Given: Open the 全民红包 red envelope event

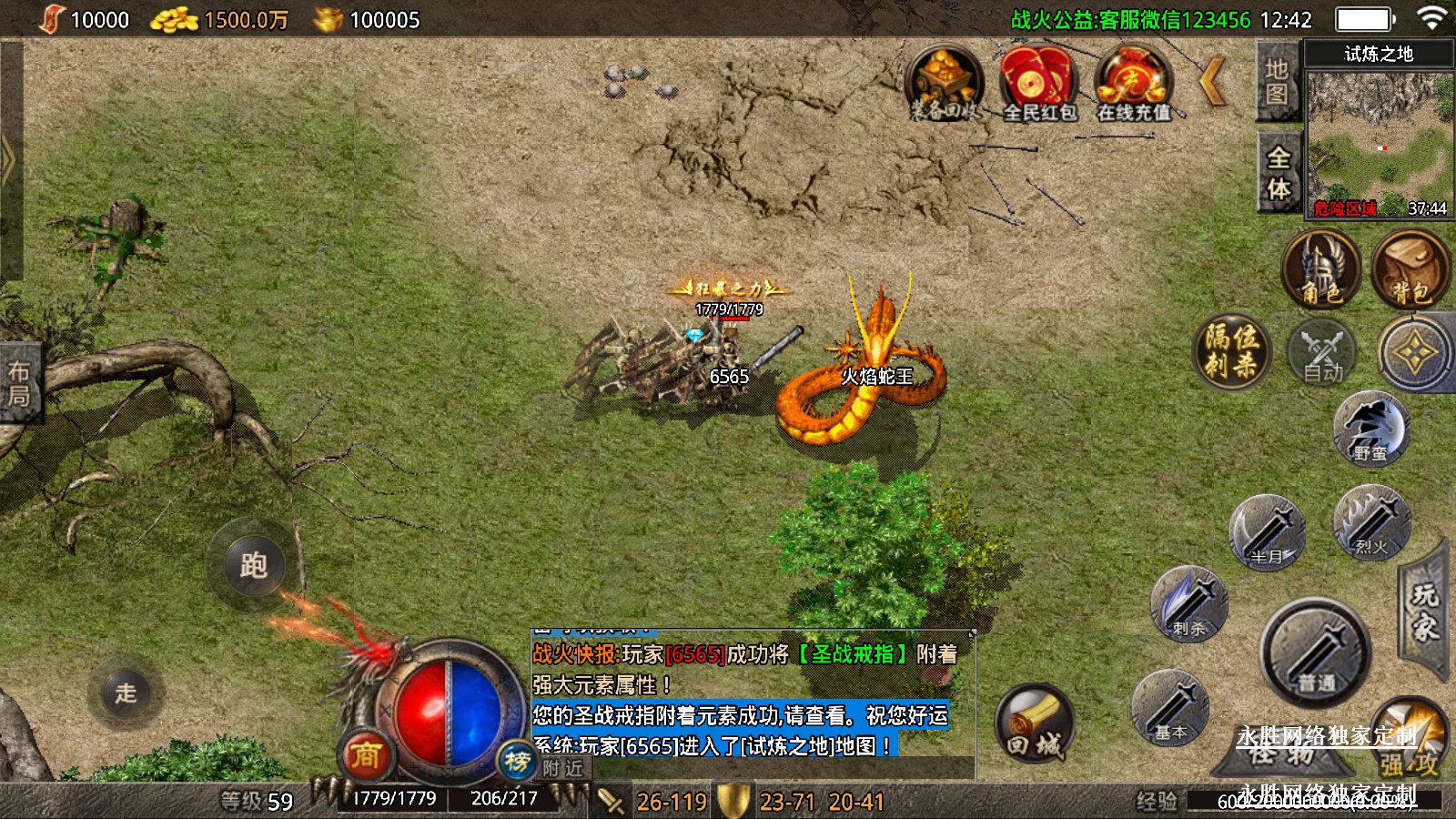Looking at the screenshot, I should (x=1038, y=84).
